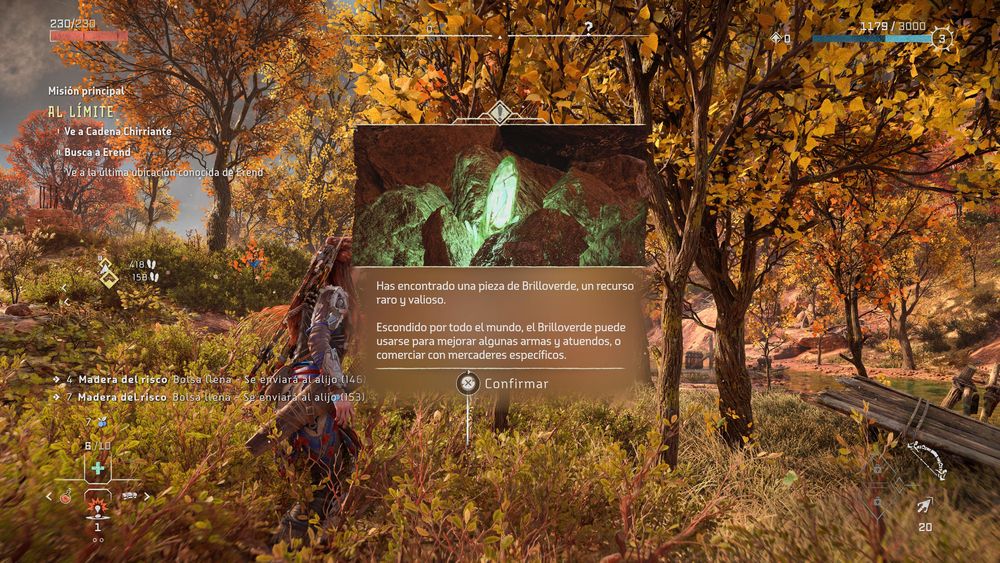Click the question mark on the compass
This screenshot has width=1000, height=563.
588,28
